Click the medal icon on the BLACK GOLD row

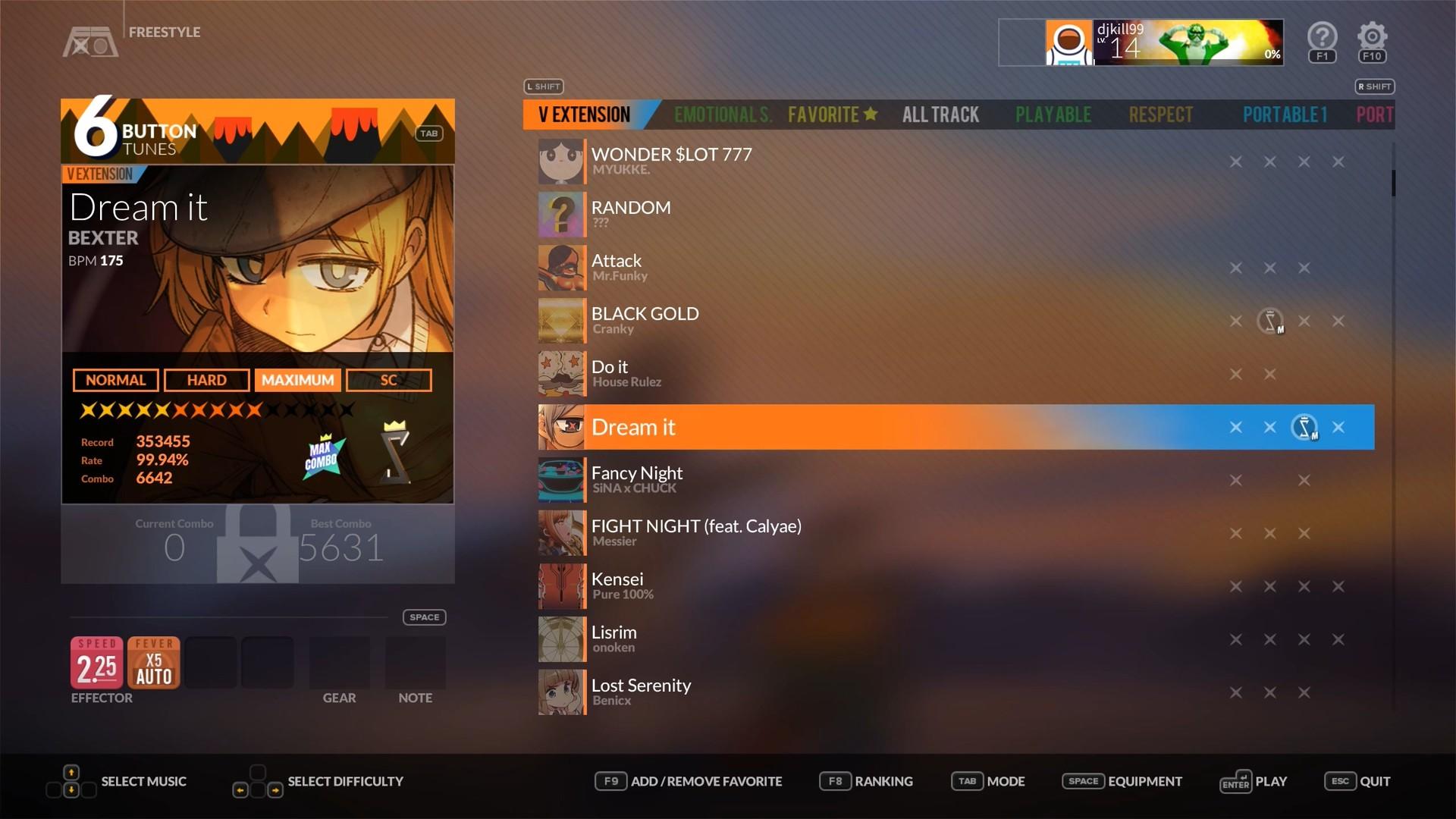pos(1271,321)
